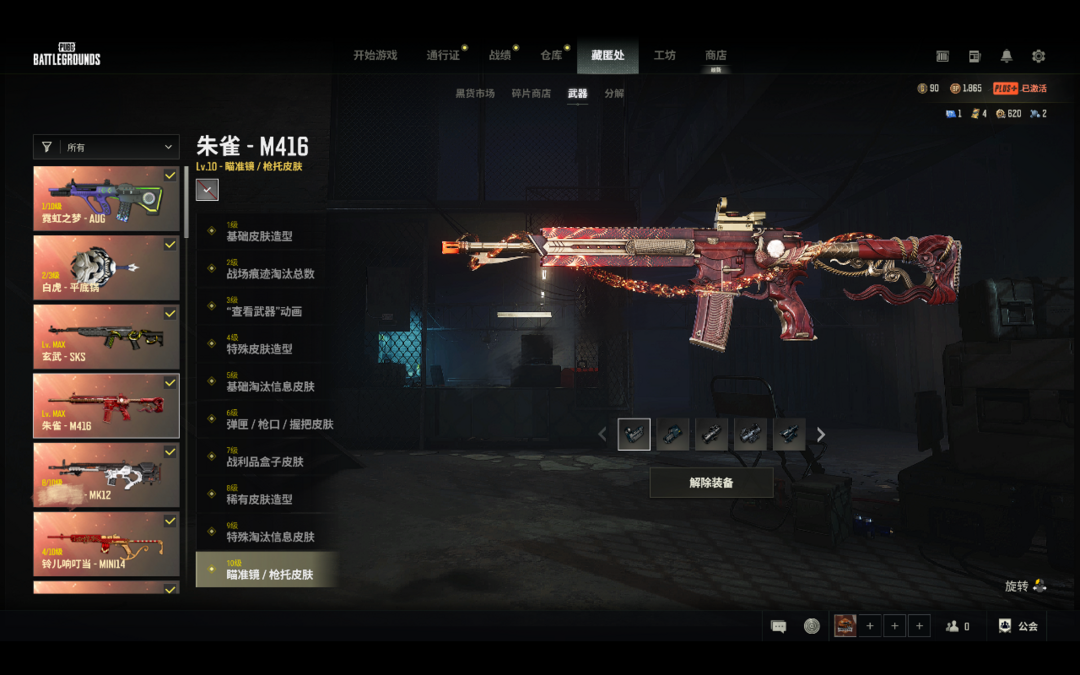Select the 黑货市场 sub-tab

tap(475, 93)
